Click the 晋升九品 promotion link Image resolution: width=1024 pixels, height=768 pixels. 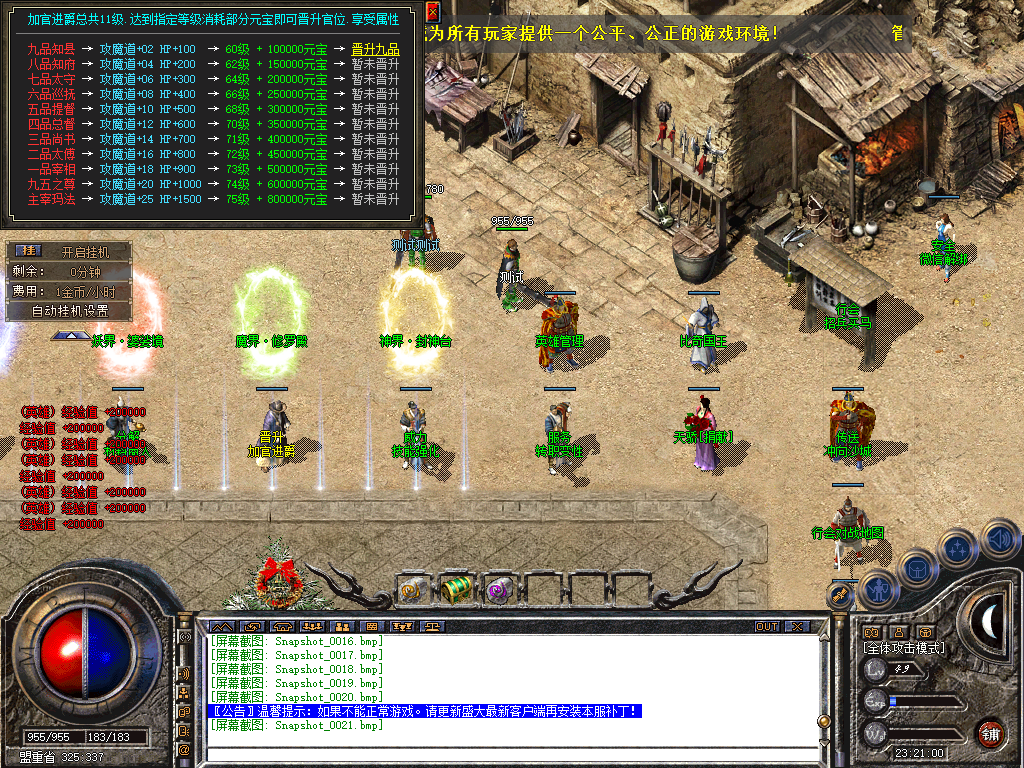375,49
